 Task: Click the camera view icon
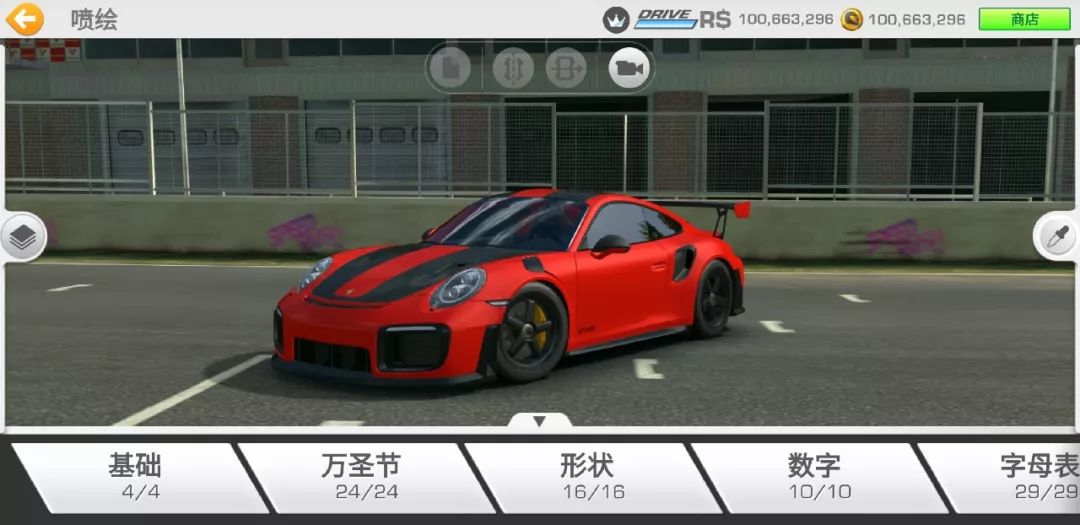[629, 68]
